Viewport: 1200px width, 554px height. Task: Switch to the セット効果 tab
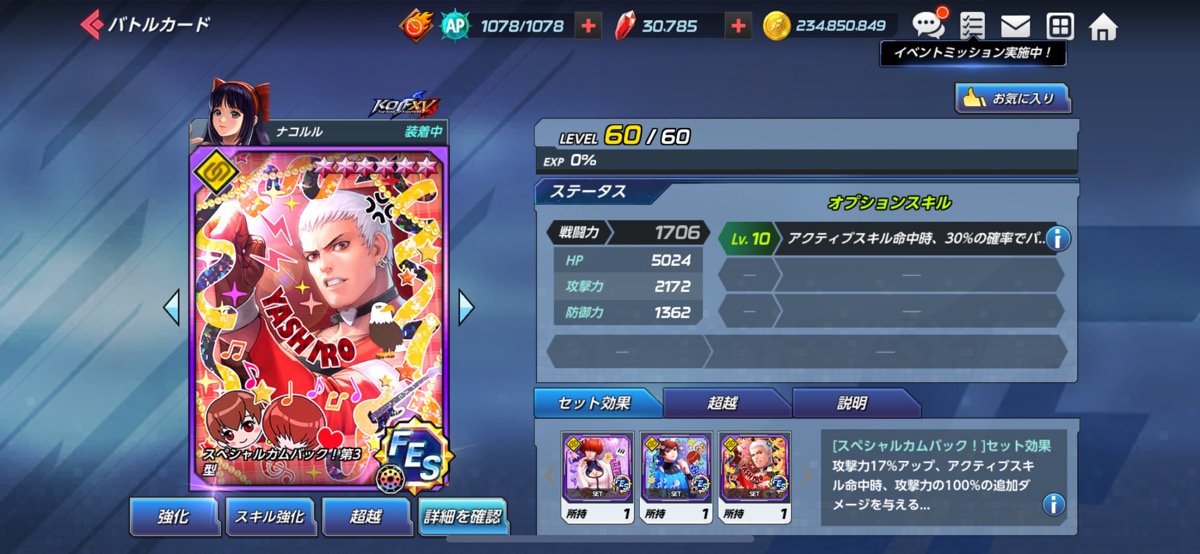coord(598,403)
